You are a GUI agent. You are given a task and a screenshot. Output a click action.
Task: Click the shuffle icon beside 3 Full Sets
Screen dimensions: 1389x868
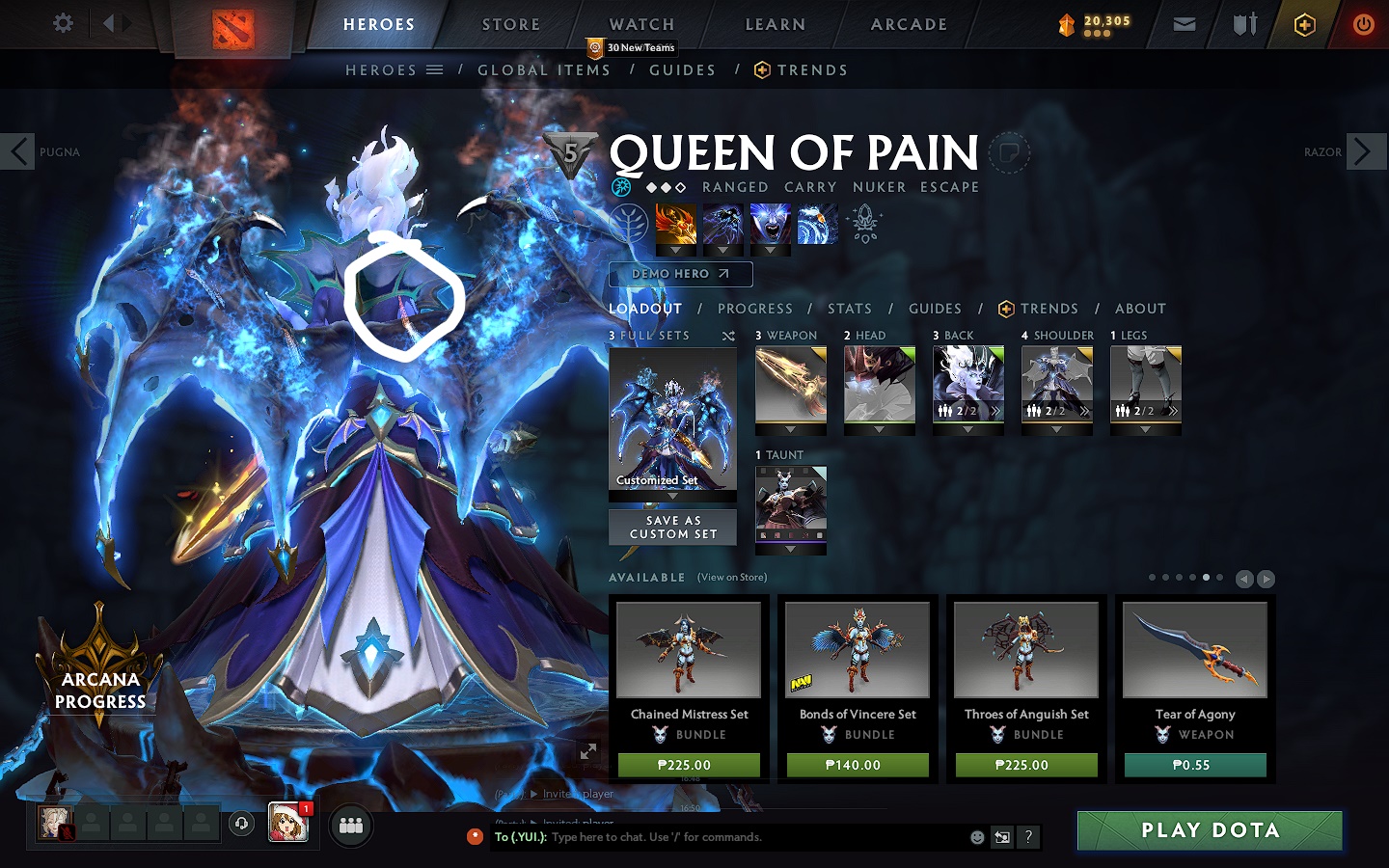730,335
